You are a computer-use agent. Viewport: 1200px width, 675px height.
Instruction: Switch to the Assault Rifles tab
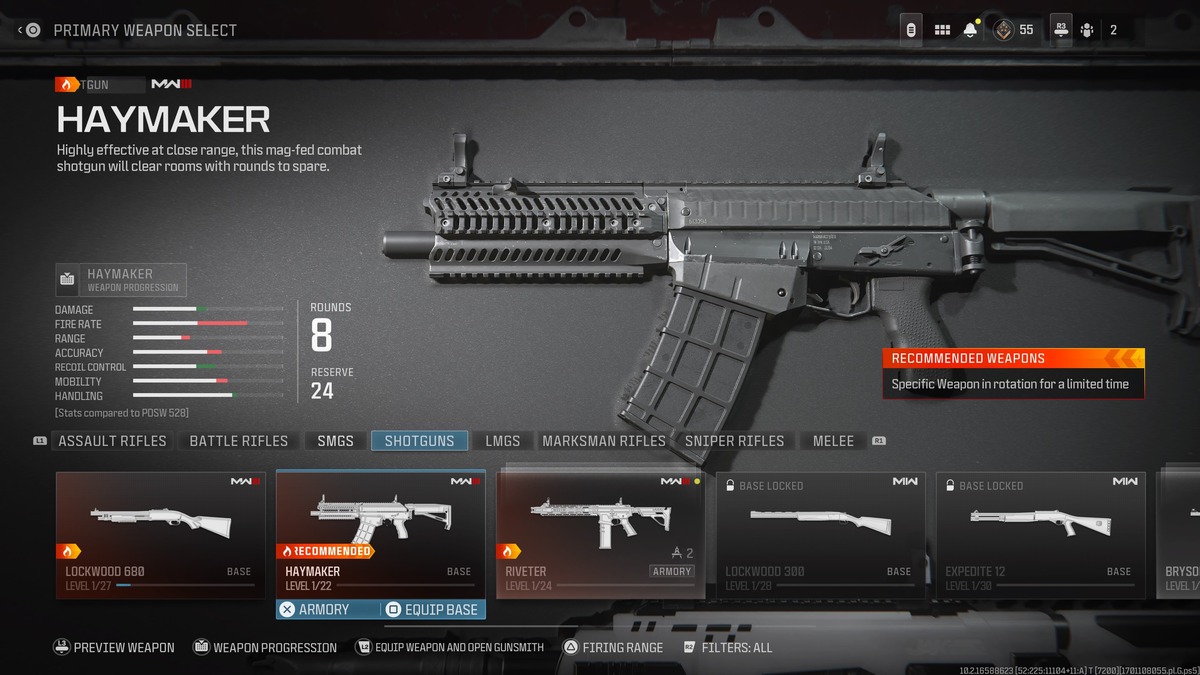pos(112,441)
